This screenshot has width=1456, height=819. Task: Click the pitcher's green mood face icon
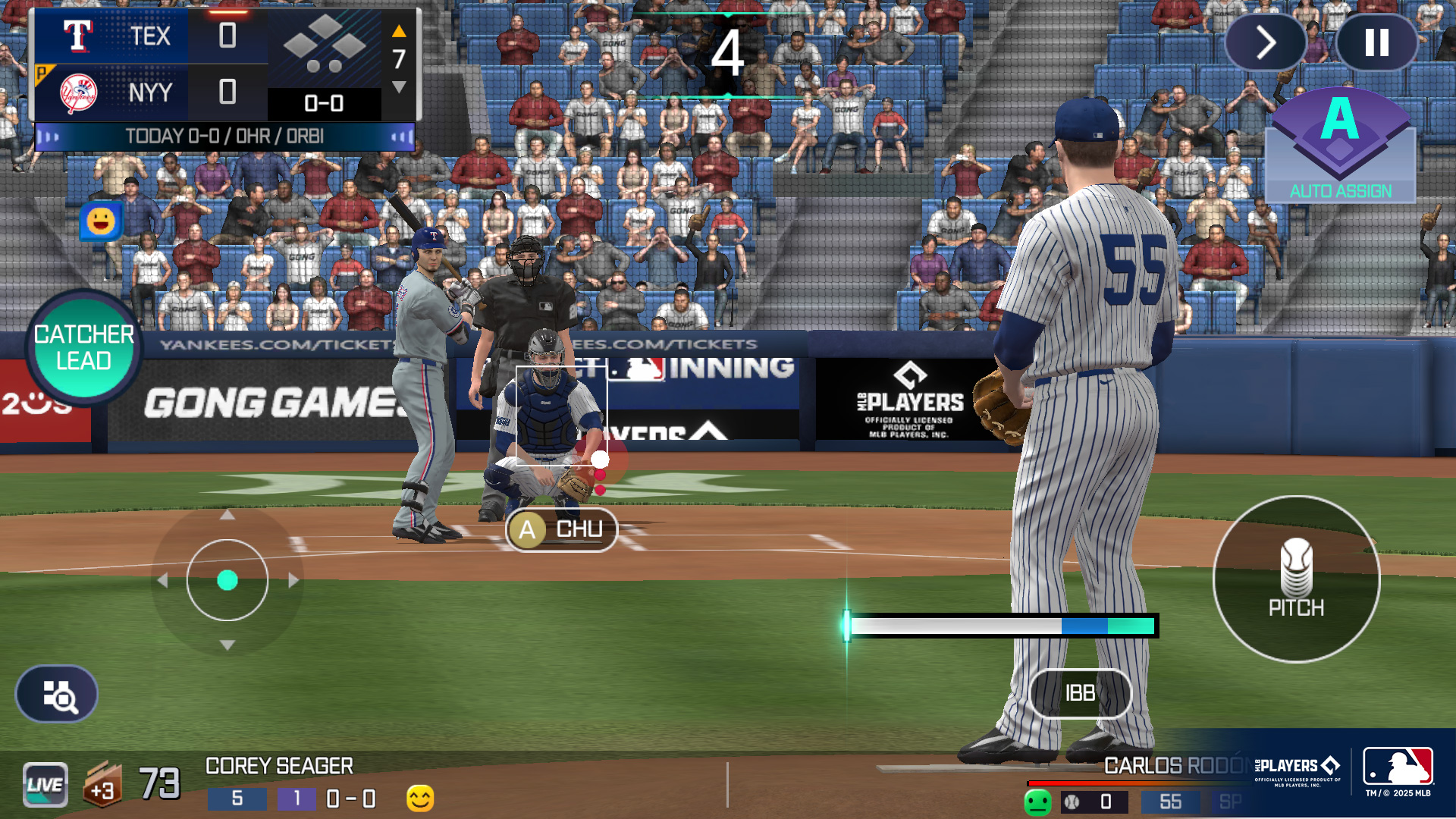(1040, 801)
